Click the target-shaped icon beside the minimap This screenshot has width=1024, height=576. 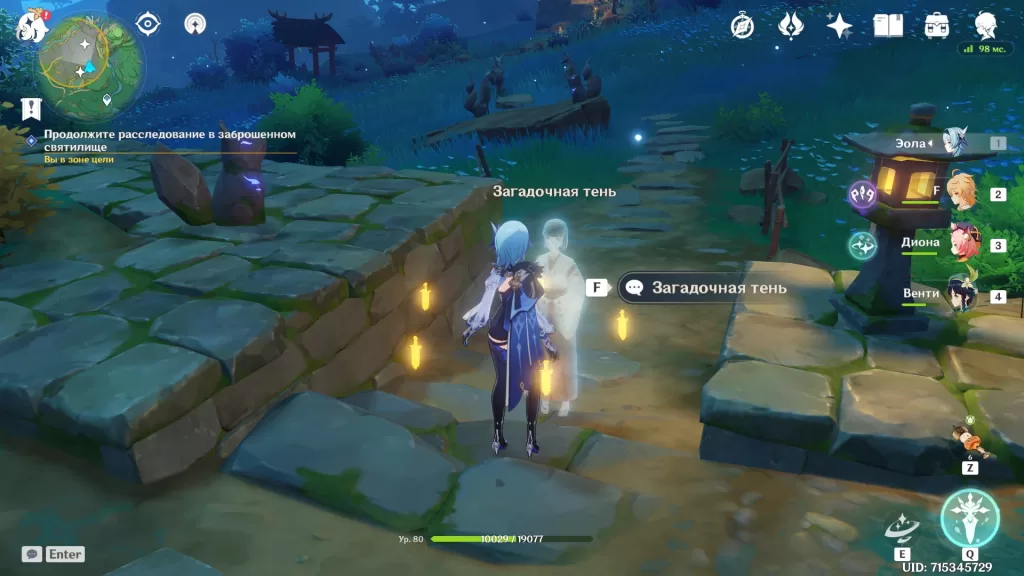coord(148,23)
